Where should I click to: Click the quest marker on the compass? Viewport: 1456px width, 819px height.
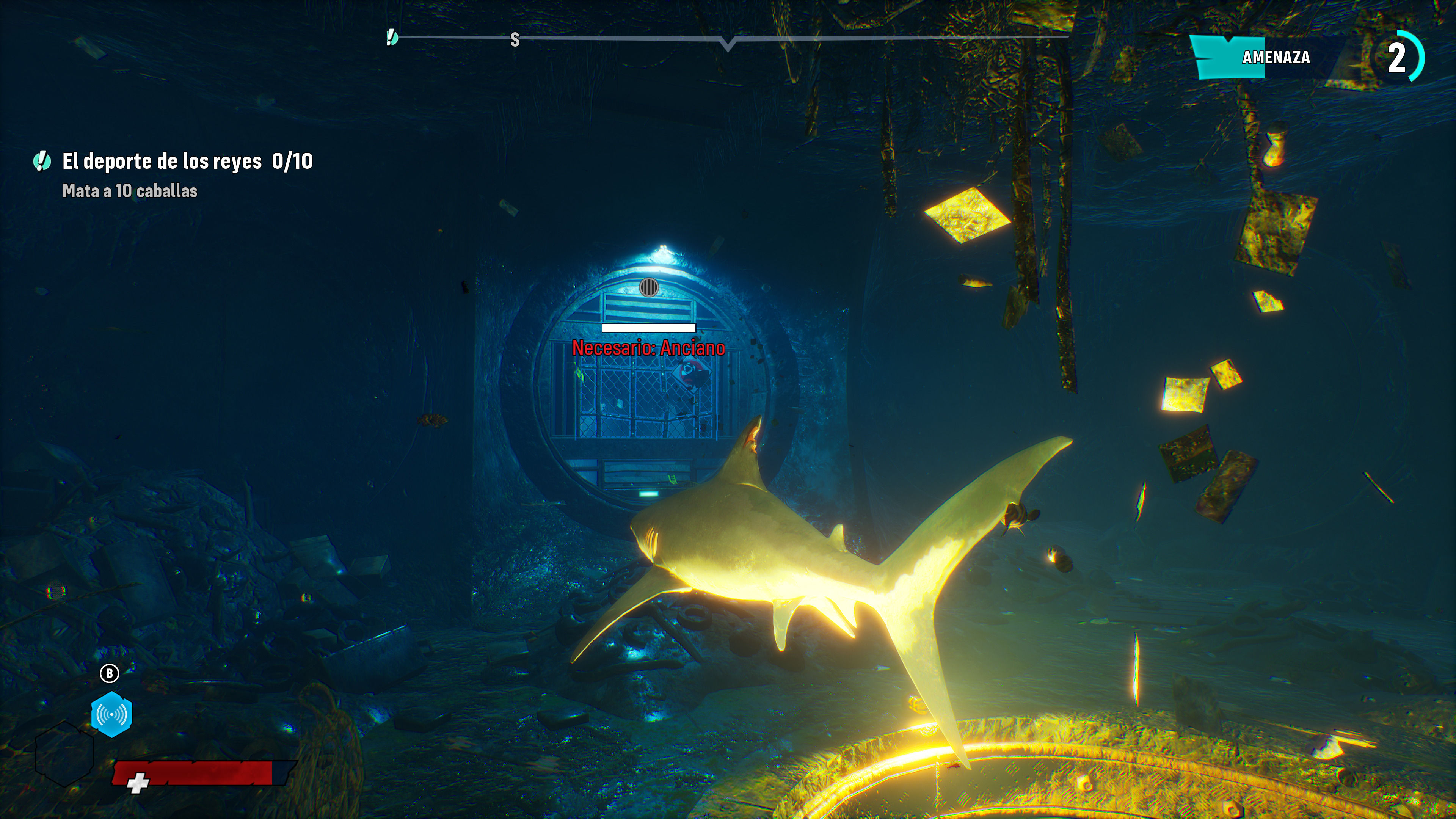point(392,38)
